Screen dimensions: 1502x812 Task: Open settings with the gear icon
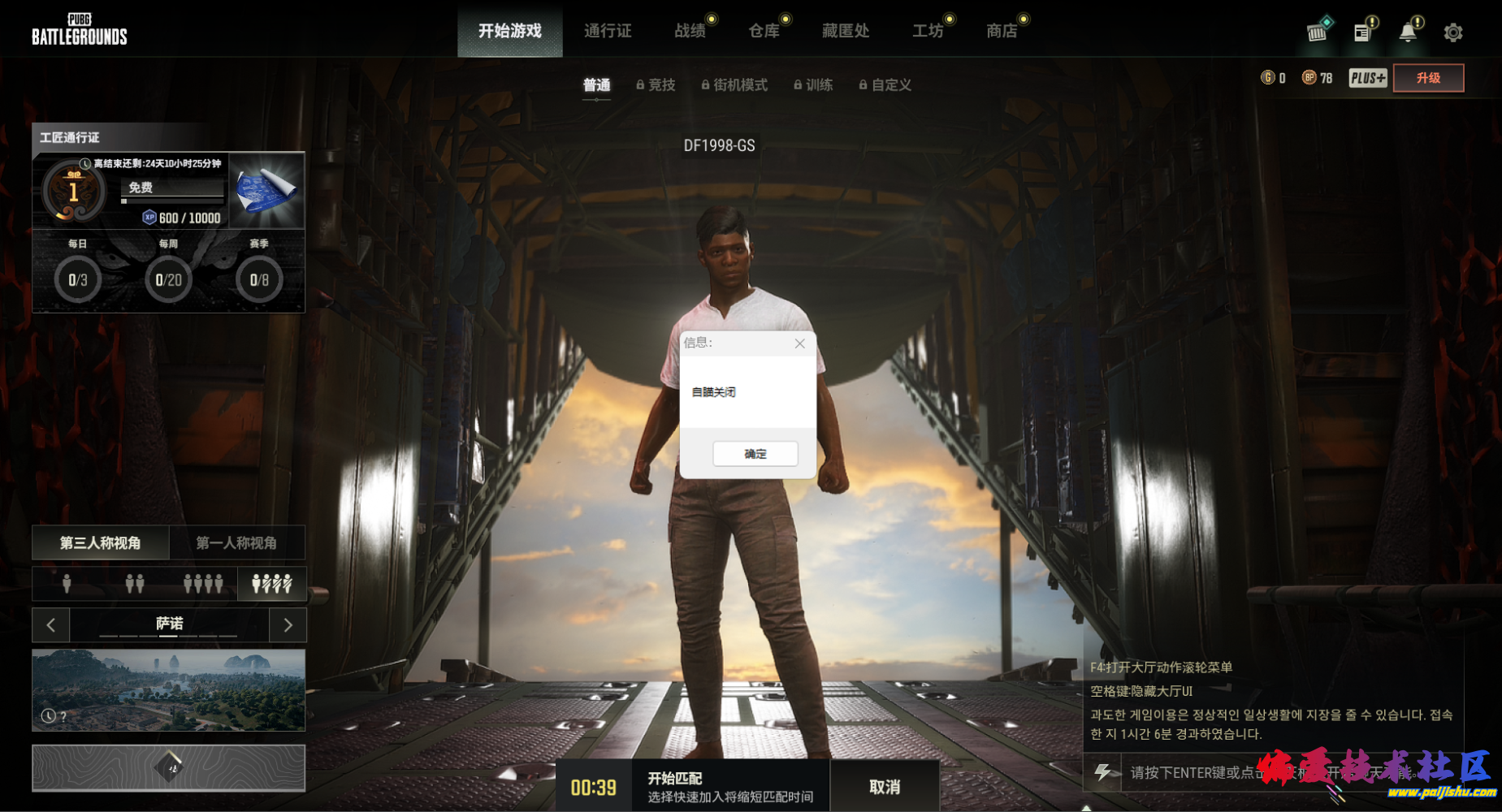coord(1453,32)
